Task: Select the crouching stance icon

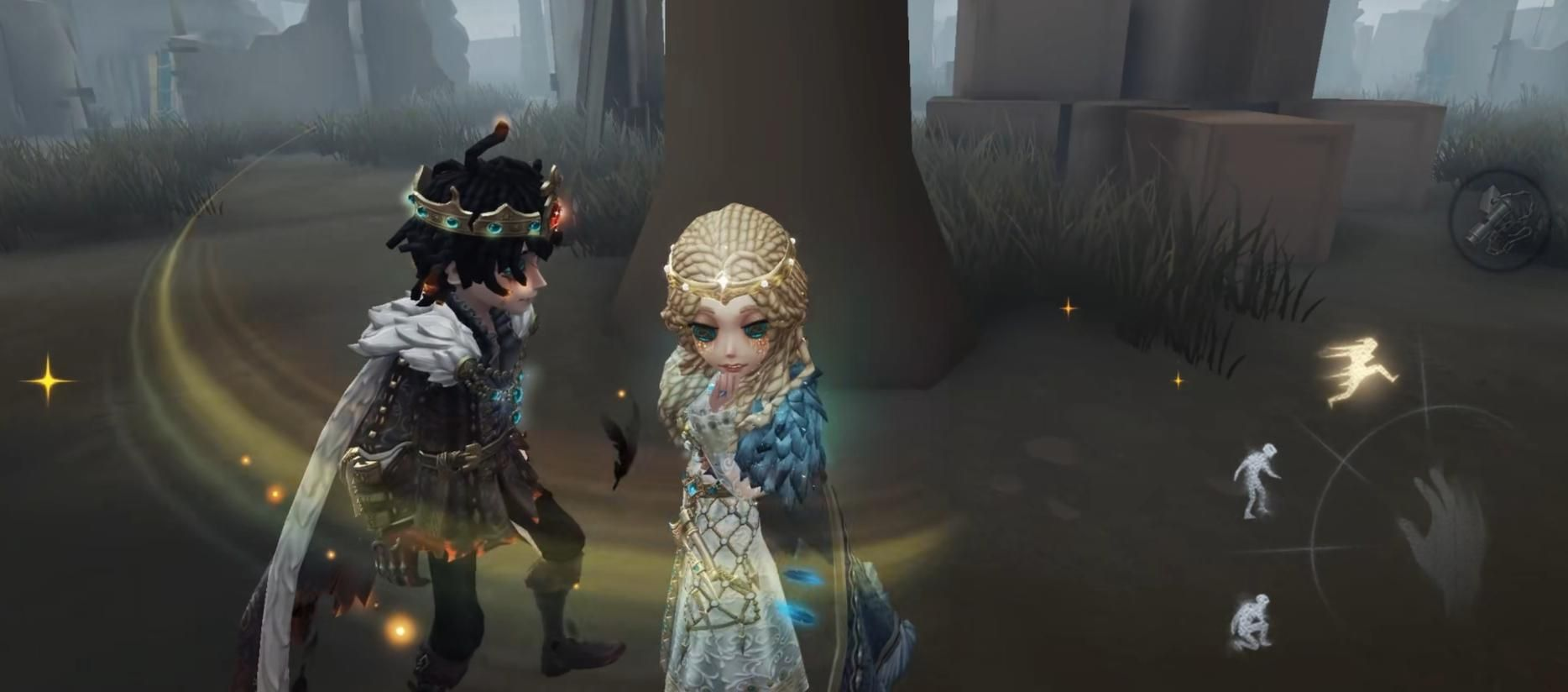Action: (1251, 621)
